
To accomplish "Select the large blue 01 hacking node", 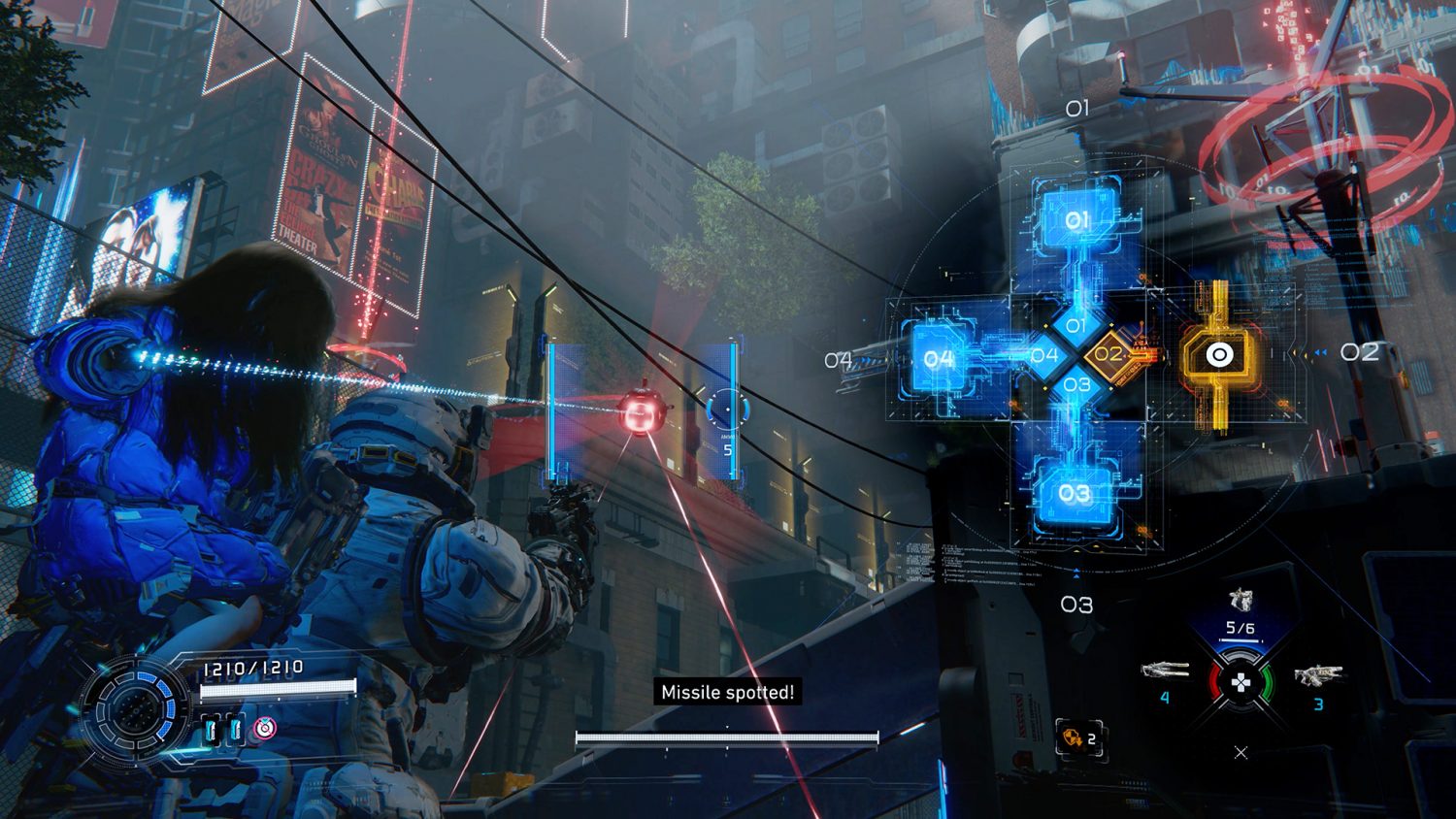I will click(x=1076, y=220).
